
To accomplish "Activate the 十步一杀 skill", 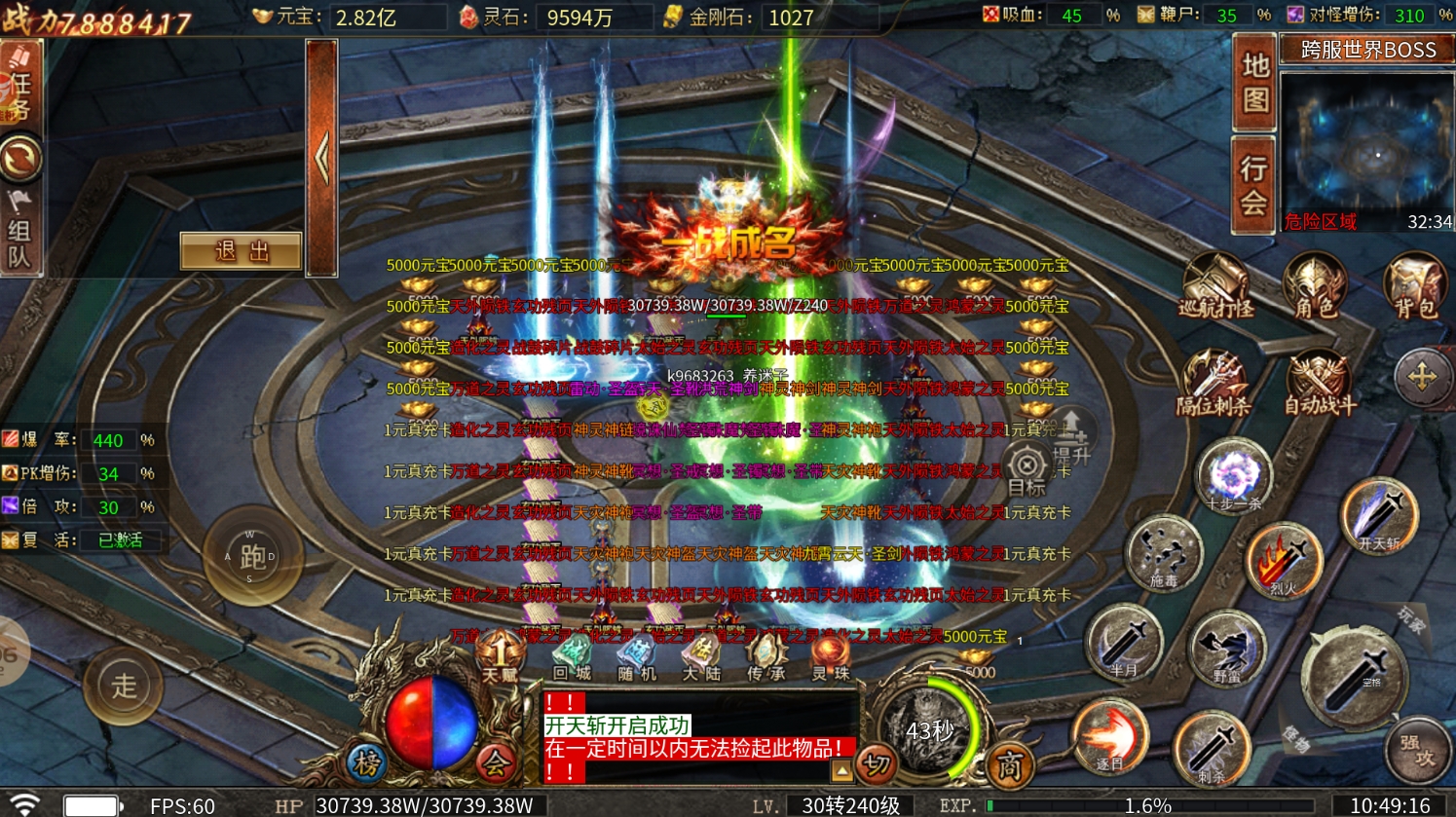I will [1233, 476].
